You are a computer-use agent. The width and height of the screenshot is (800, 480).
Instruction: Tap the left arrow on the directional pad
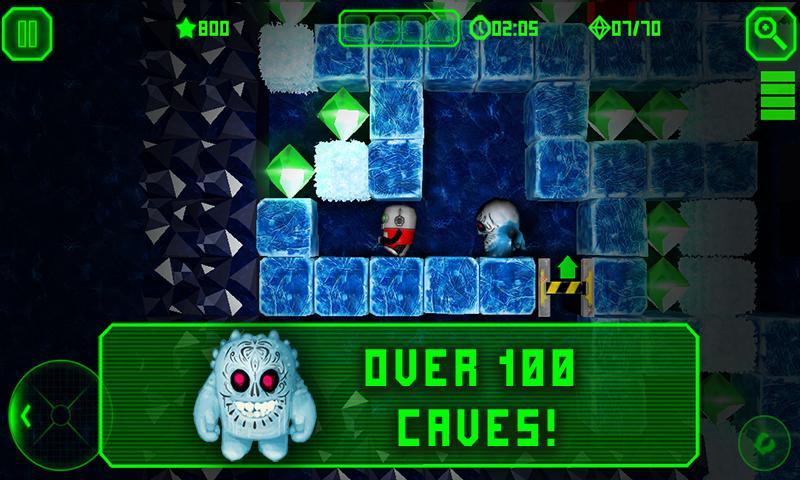coord(27,413)
